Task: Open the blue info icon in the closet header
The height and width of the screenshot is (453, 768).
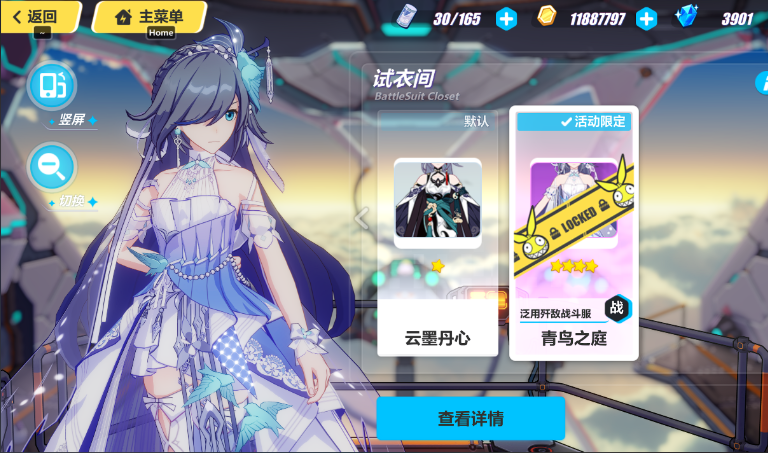Action: [761, 83]
